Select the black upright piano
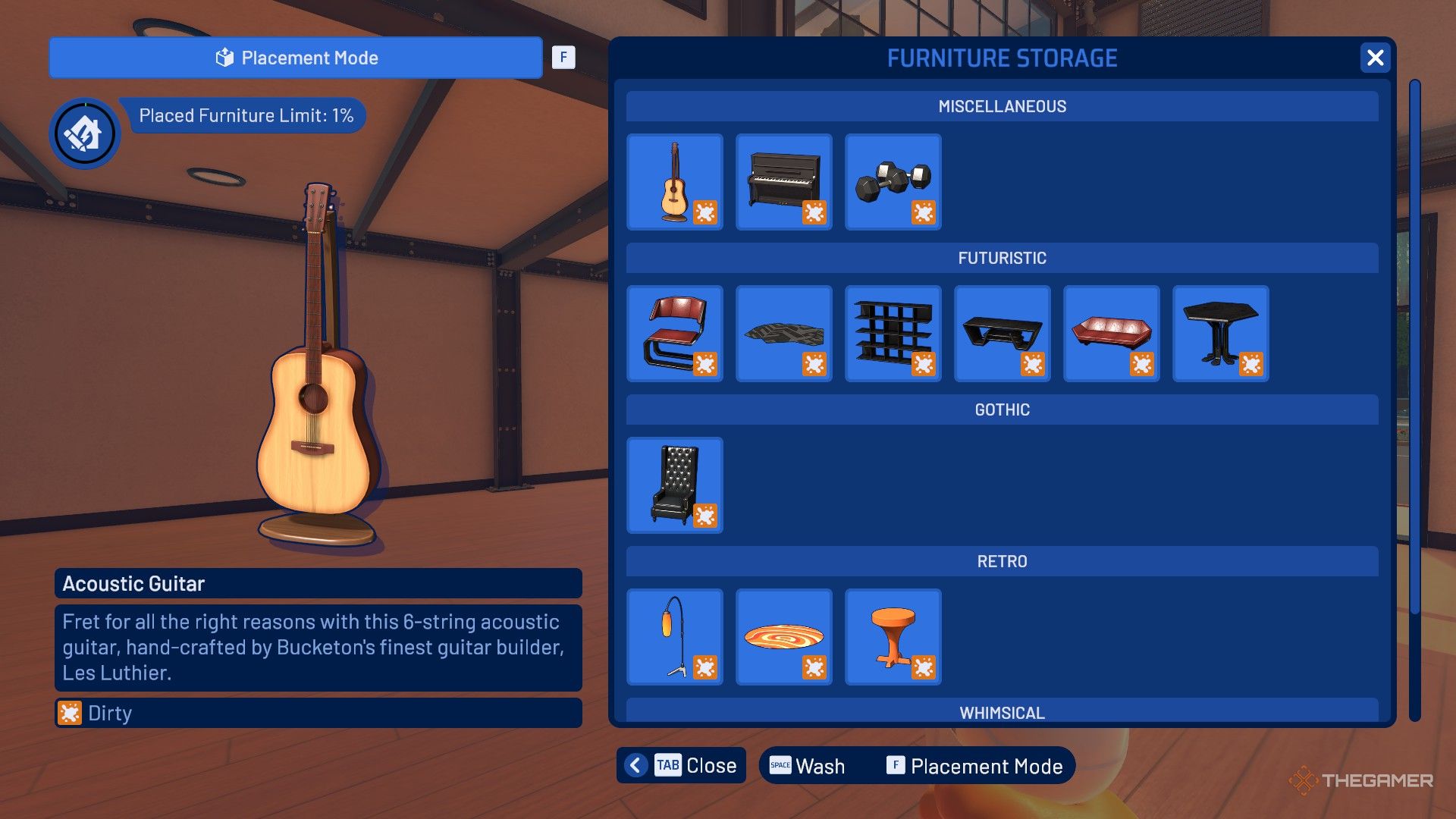The width and height of the screenshot is (1456, 819). click(783, 182)
